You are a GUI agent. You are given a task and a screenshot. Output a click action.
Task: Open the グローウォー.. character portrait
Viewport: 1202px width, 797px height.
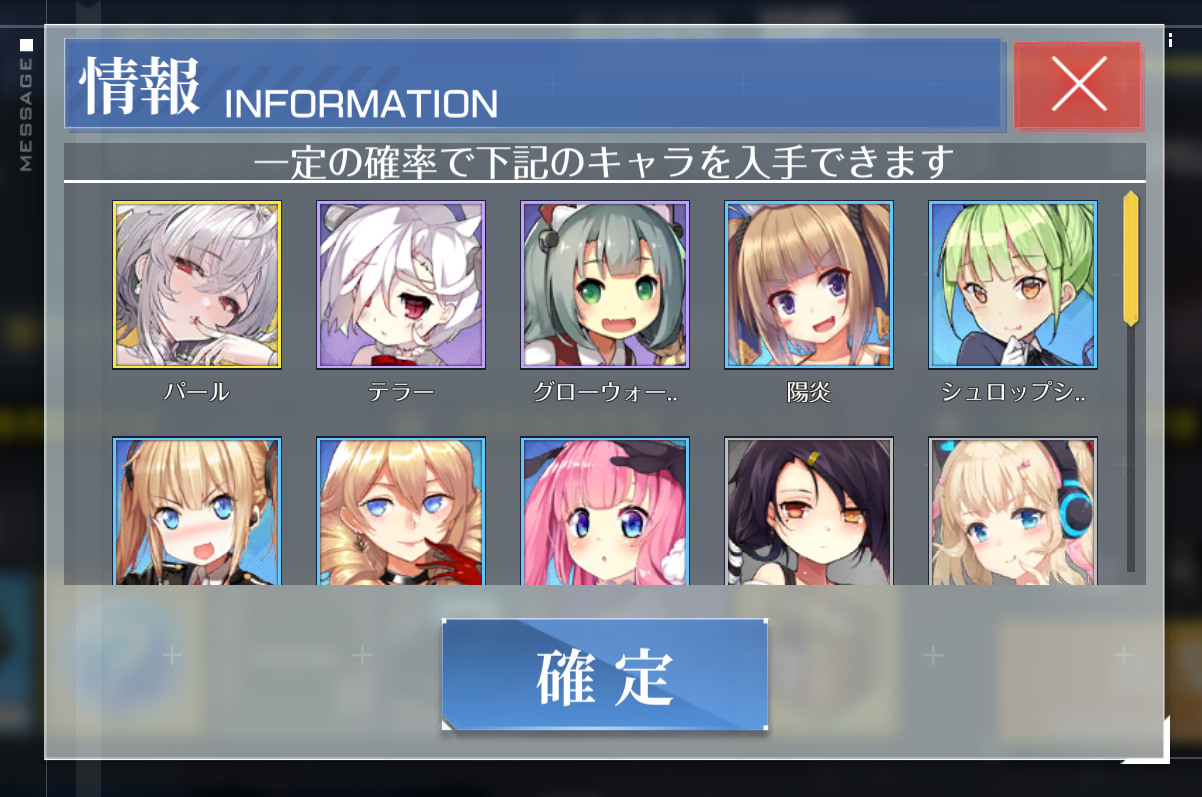[x=605, y=285]
